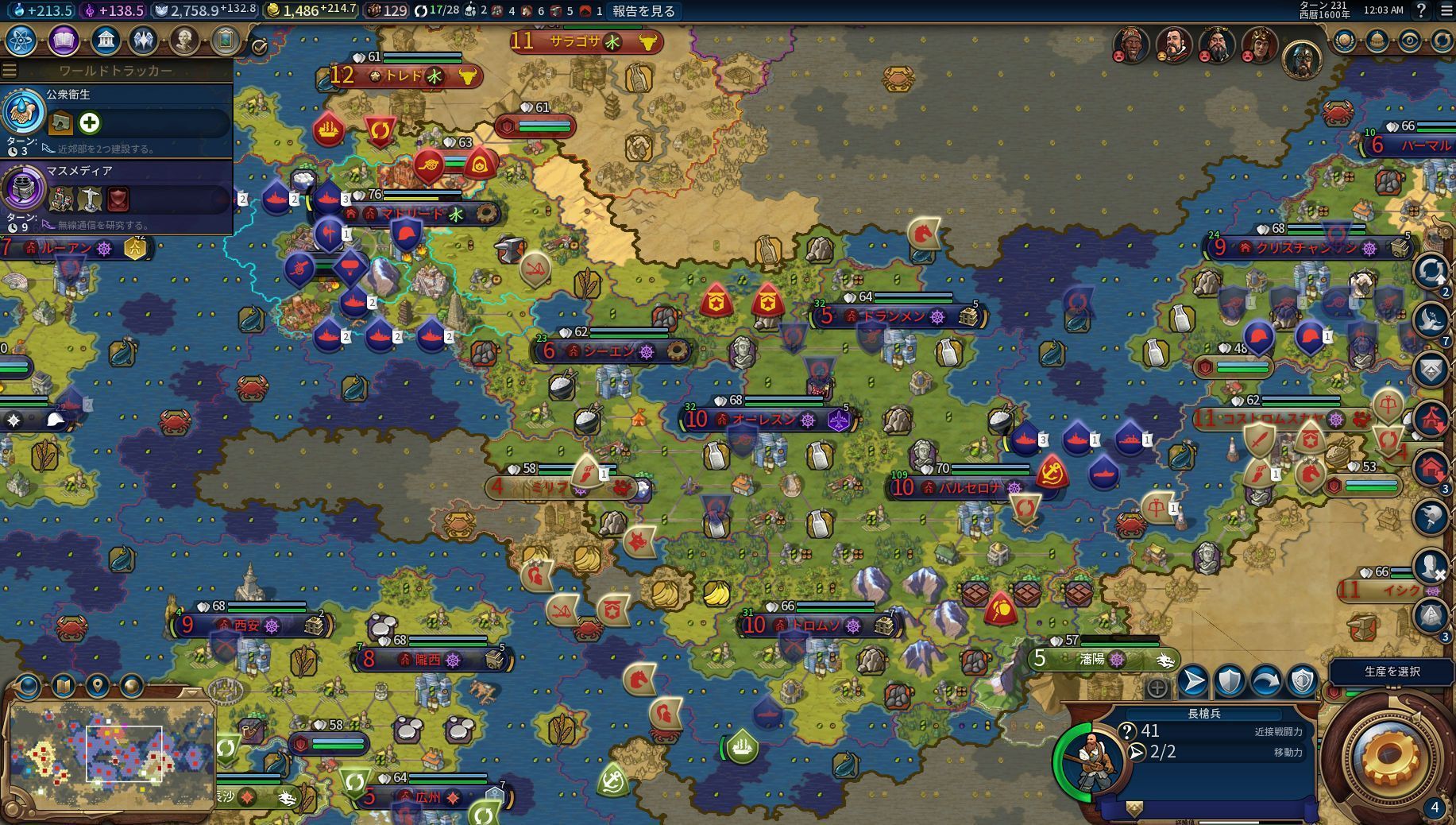The width and height of the screenshot is (1456, 825).
Task: Open the religion panel winged icon
Action: pyautogui.click(x=144, y=40)
